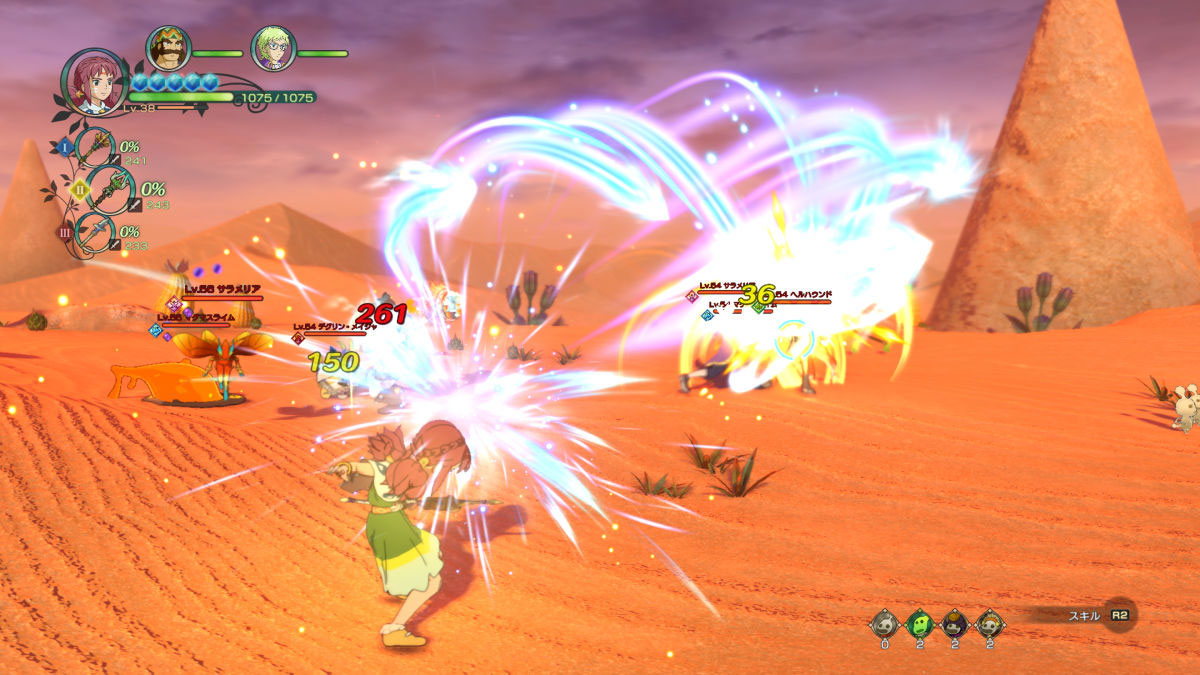Select the red-haired girl's leader portrait
The width and height of the screenshot is (1200, 675).
pyautogui.click(x=93, y=80)
